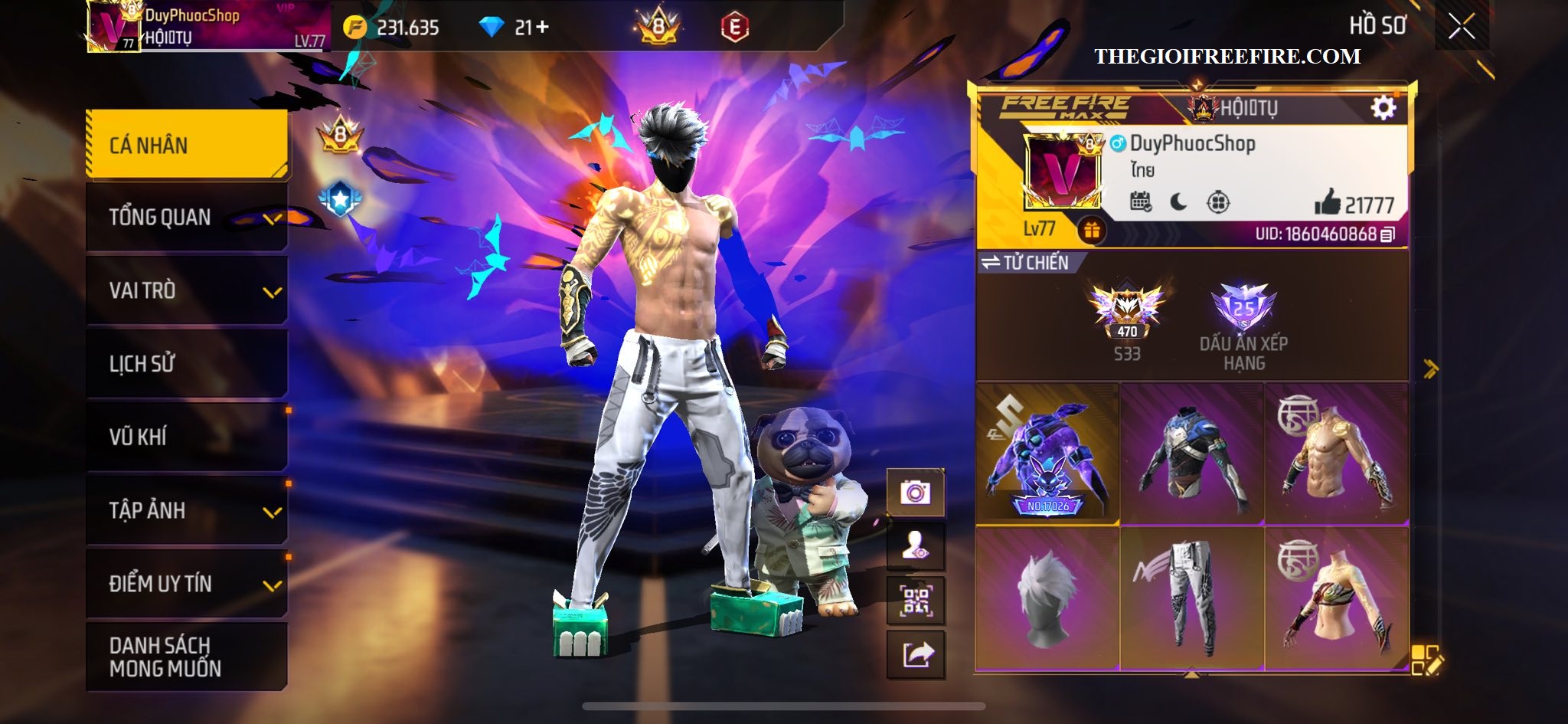This screenshot has height=724, width=1568.
Task: Open the Vai Trò menu
Action: click(x=187, y=290)
